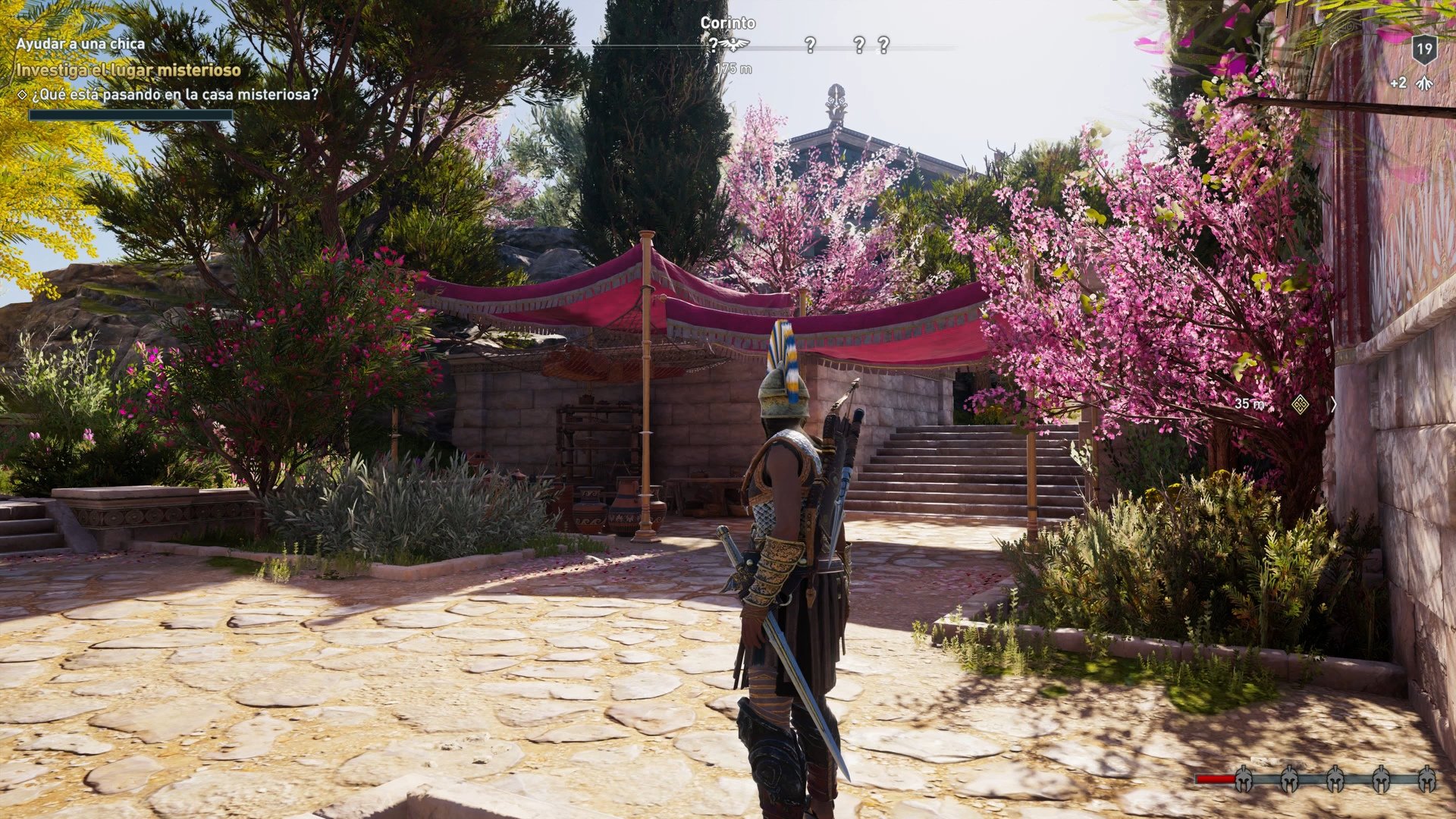This screenshot has height=819, width=1456.
Task: Click the first Spartan helmet adrenaline icon
Action: click(1243, 779)
